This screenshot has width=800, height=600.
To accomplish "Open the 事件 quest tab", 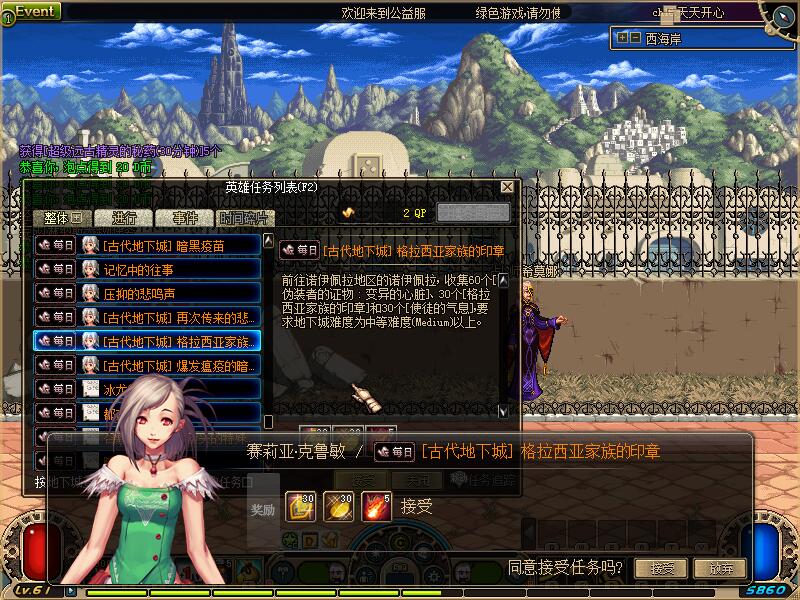I will click(185, 217).
